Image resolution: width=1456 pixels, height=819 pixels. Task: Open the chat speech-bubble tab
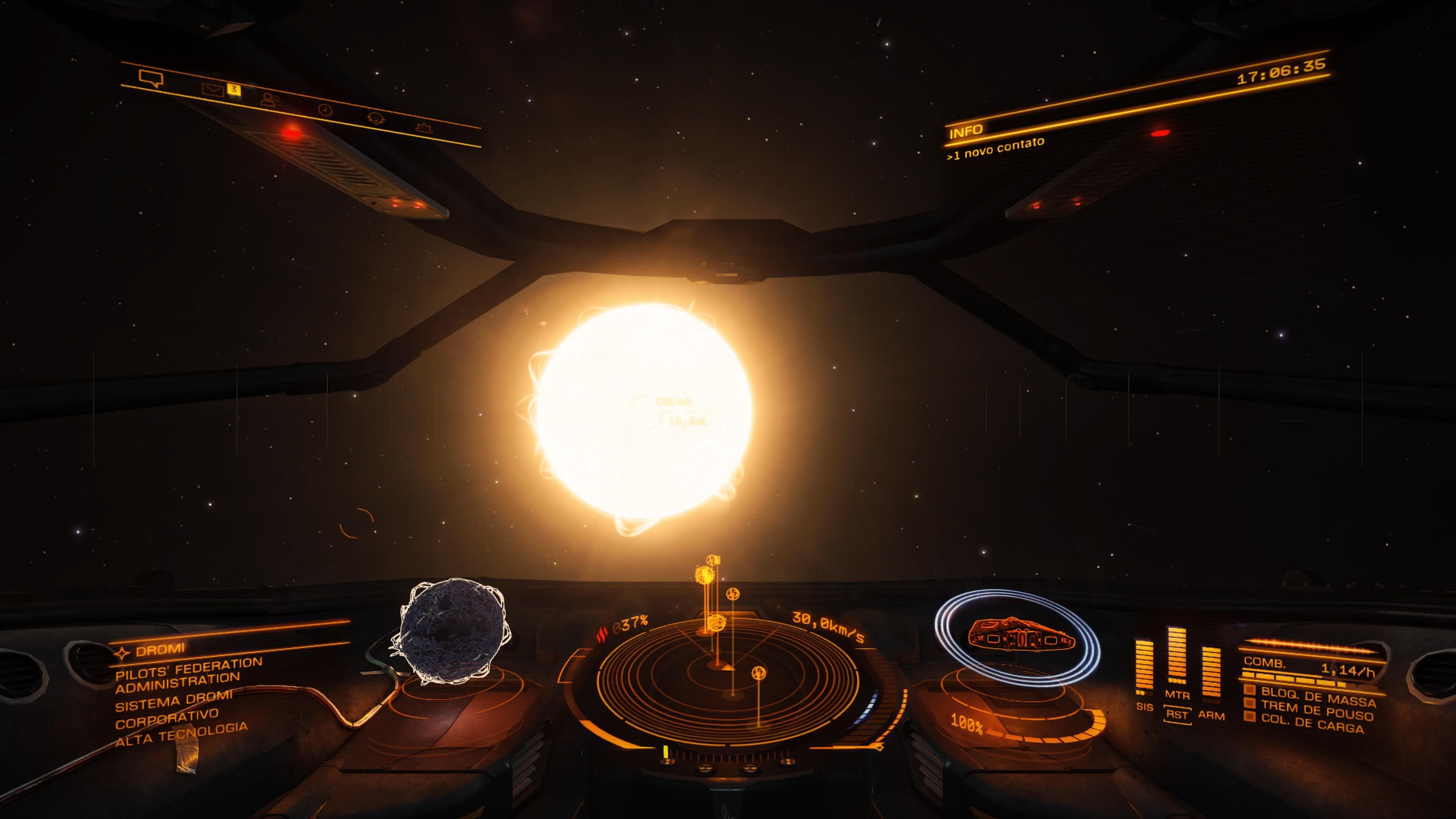pos(151,78)
